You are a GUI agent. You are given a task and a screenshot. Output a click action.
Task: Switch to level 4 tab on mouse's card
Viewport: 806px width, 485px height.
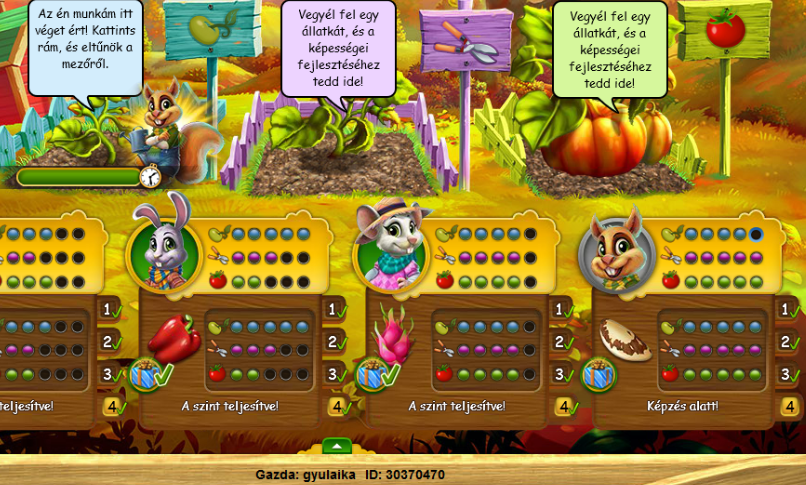pyautogui.click(x=563, y=407)
